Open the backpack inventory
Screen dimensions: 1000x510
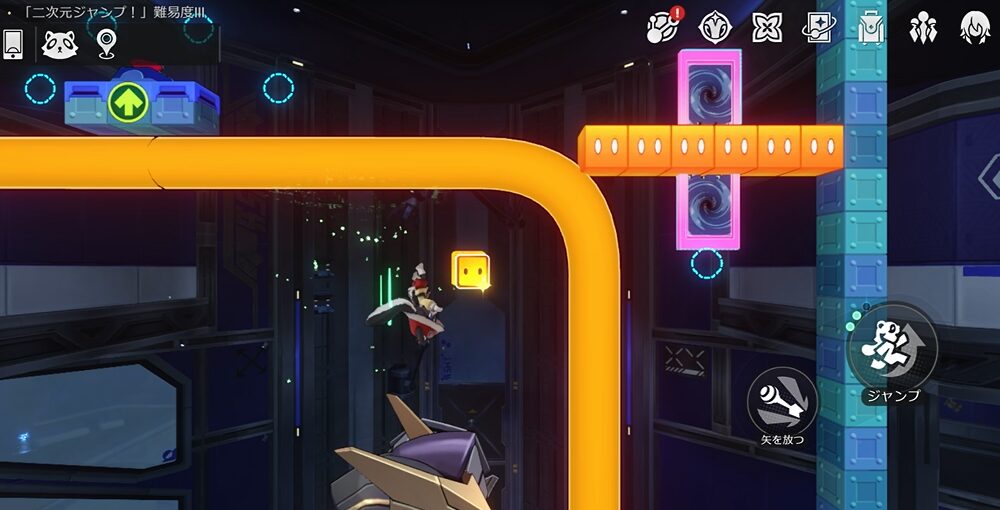(x=871, y=27)
